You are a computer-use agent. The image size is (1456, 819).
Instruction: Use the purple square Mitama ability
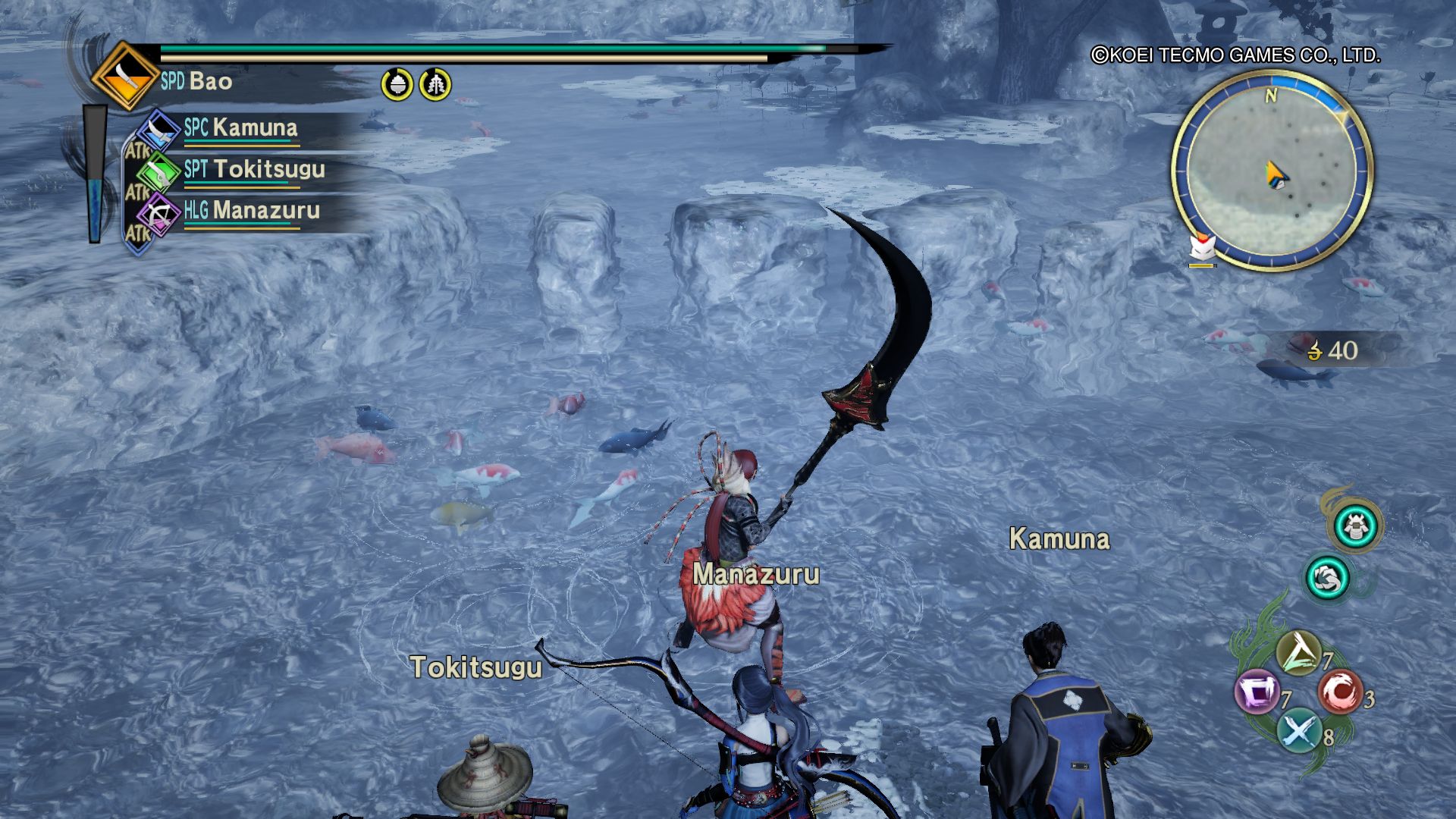(1257, 692)
